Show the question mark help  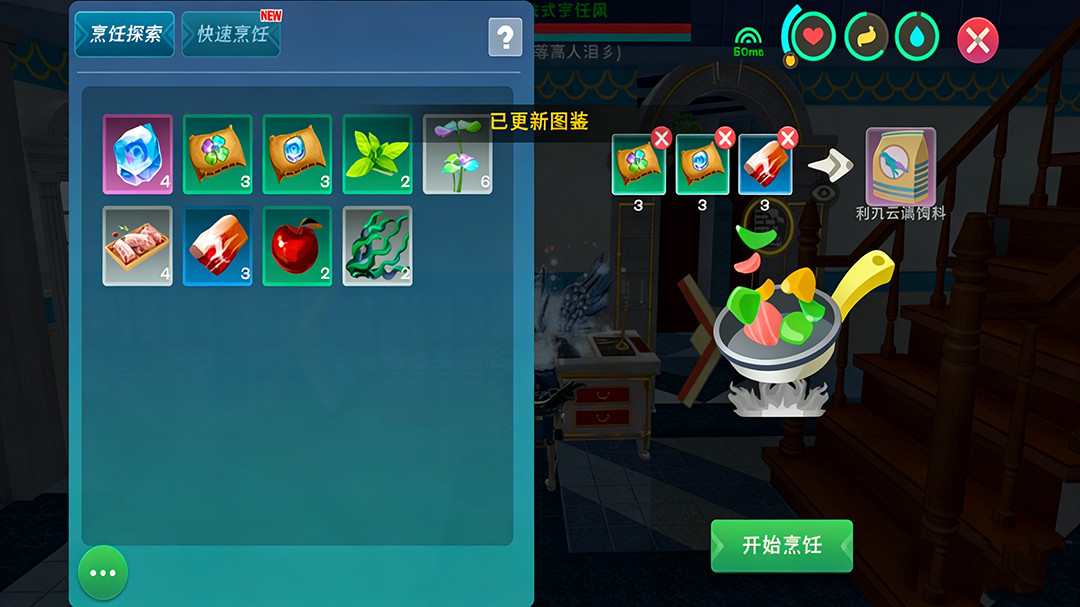[x=505, y=38]
